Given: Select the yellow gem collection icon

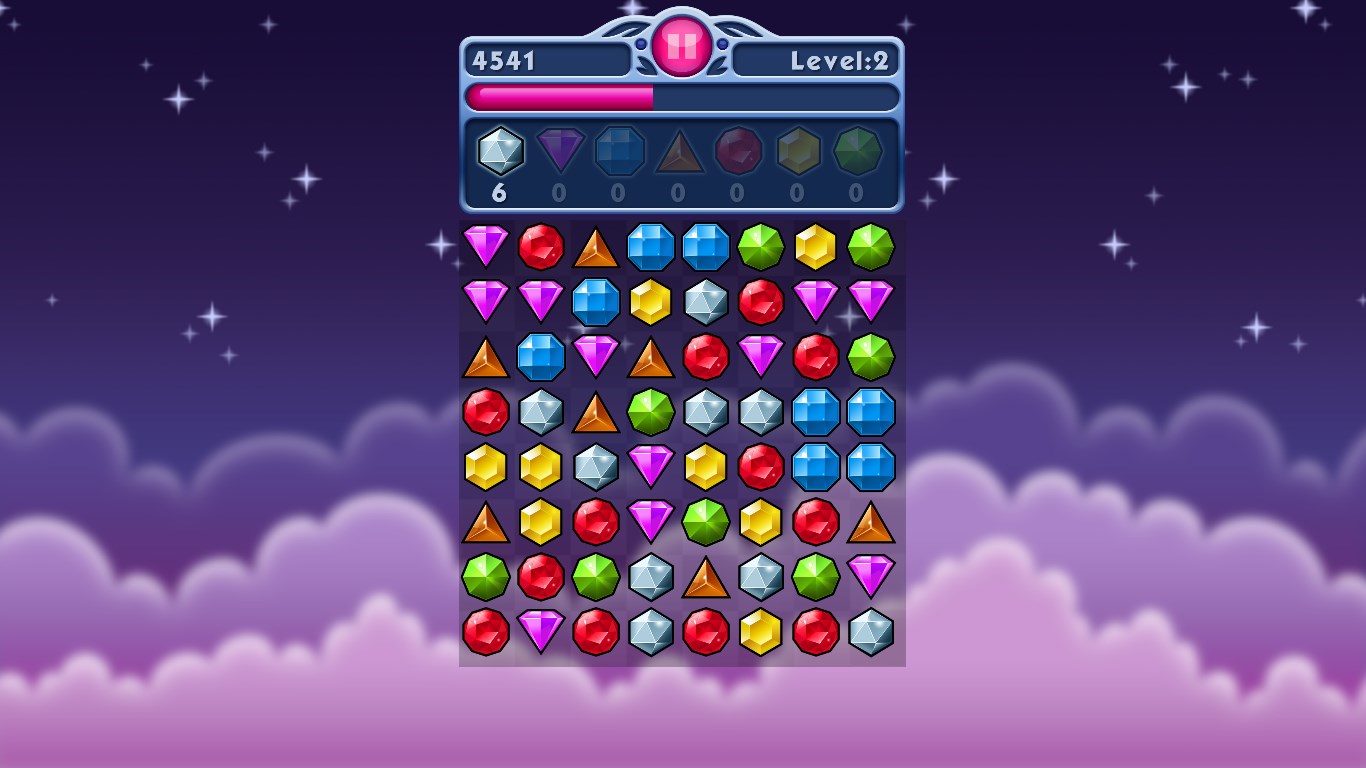Looking at the screenshot, I should coord(798,152).
